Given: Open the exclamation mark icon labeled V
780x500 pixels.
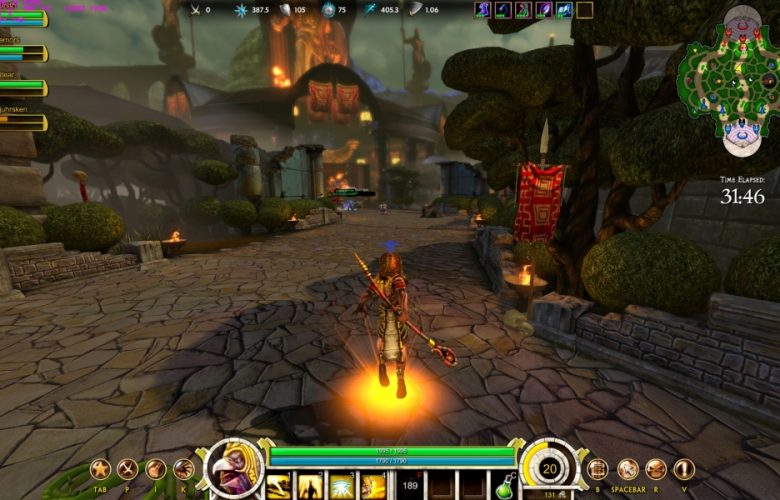Looking at the screenshot, I should coord(684,469).
